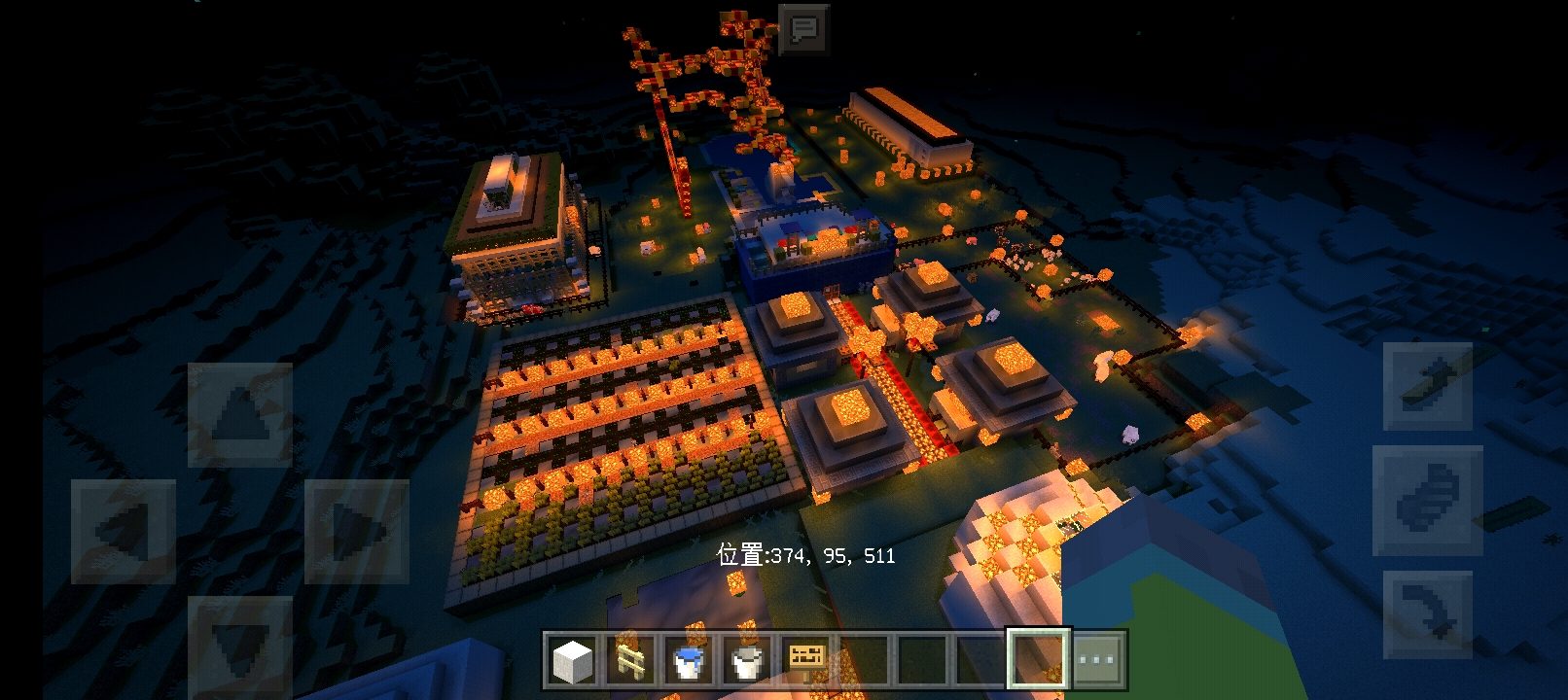Select the white block hotbar slot
1568x700 pixels.
tap(573, 660)
